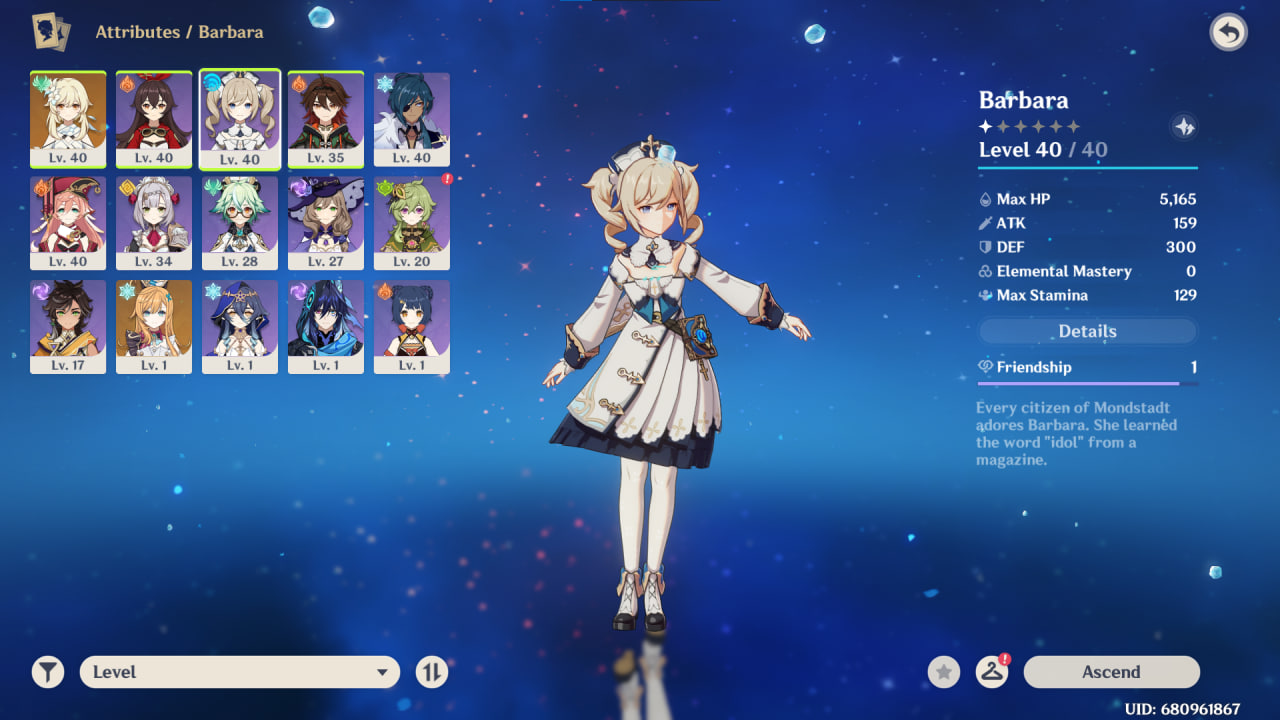The width and height of the screenshot is (1280, 720).
Task: Select the Lv. 17 Electro character
Action: point(68,327)
